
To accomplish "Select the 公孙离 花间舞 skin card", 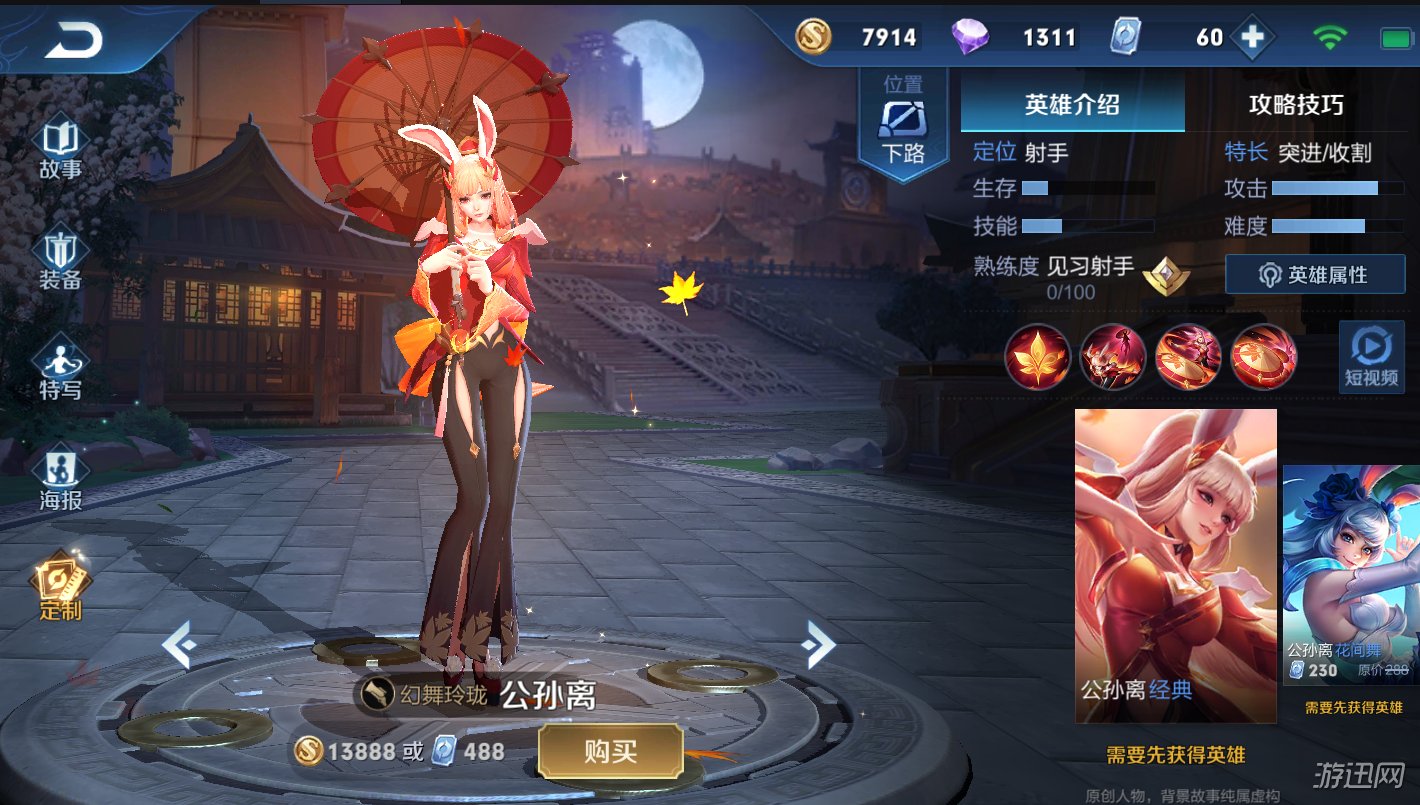I will 1351,575.
